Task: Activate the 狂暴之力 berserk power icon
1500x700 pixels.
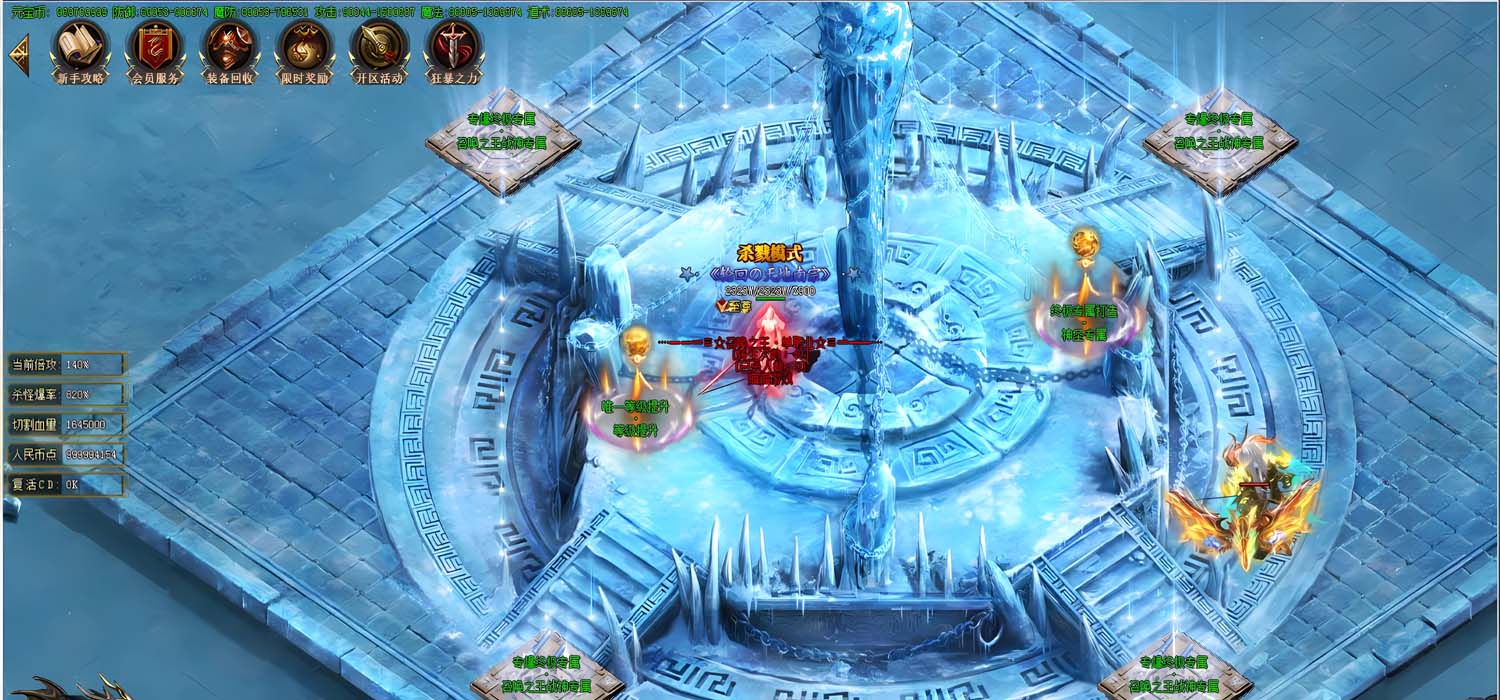Action: coord(454,50)
